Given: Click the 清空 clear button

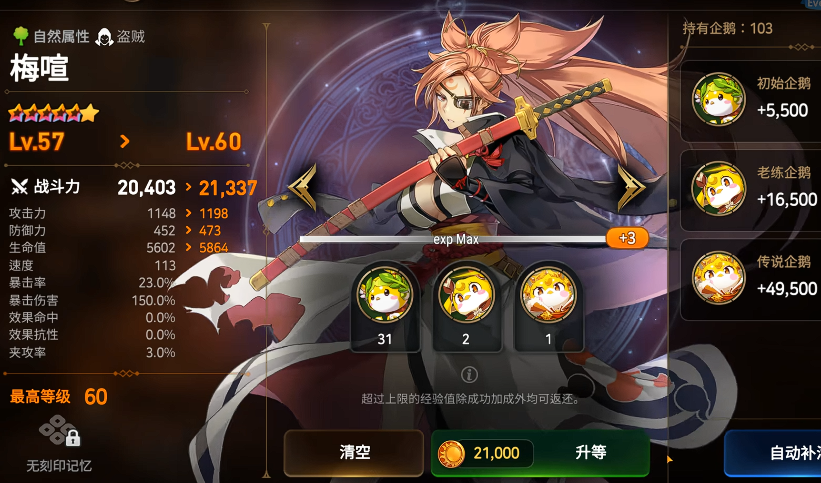Looking at the screenshot, I should pos(354,453).
